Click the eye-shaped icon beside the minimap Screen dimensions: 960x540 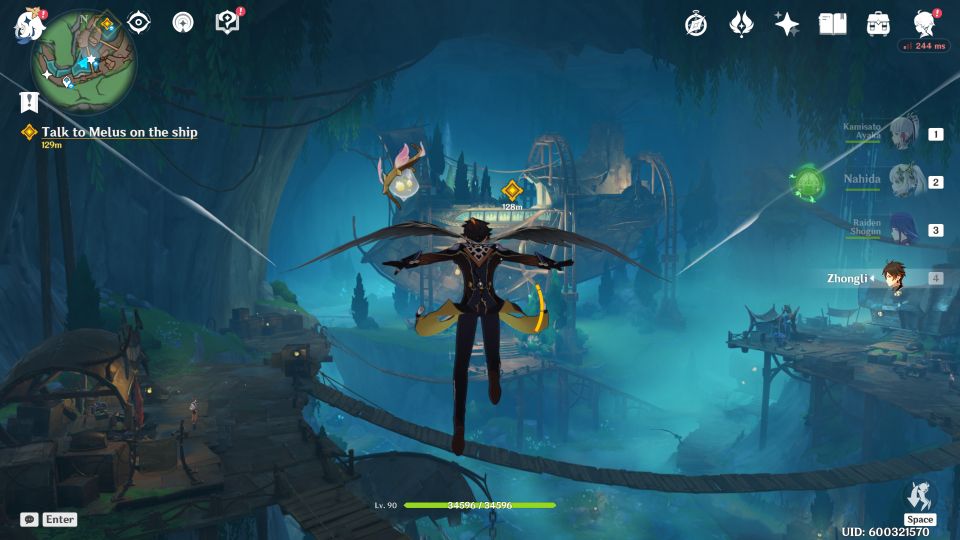click(139, 22)
